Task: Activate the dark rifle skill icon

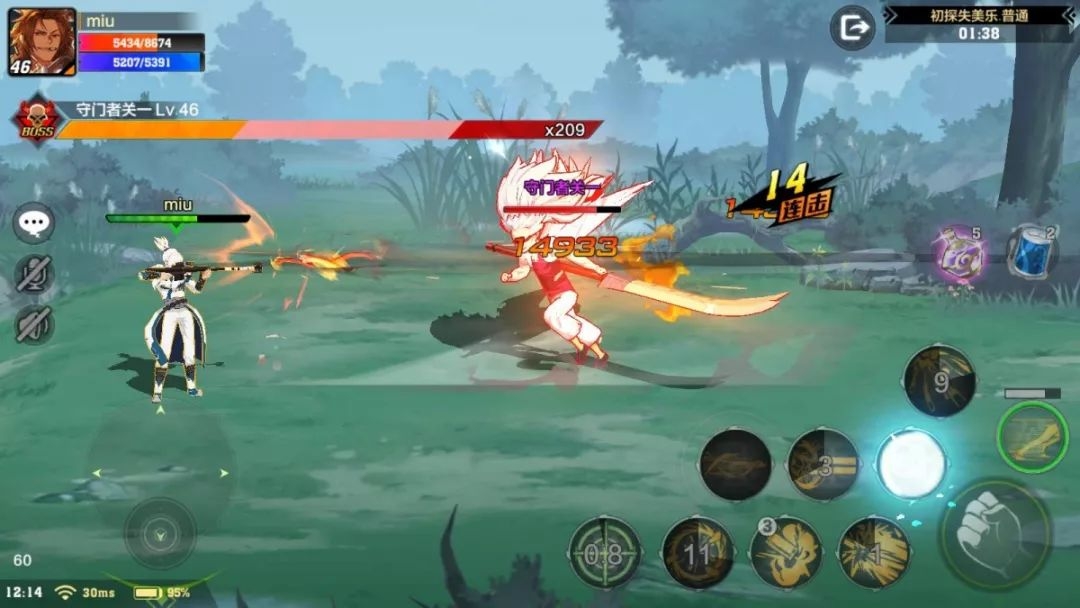Action: pyautogui.click(x=735, y=465)
